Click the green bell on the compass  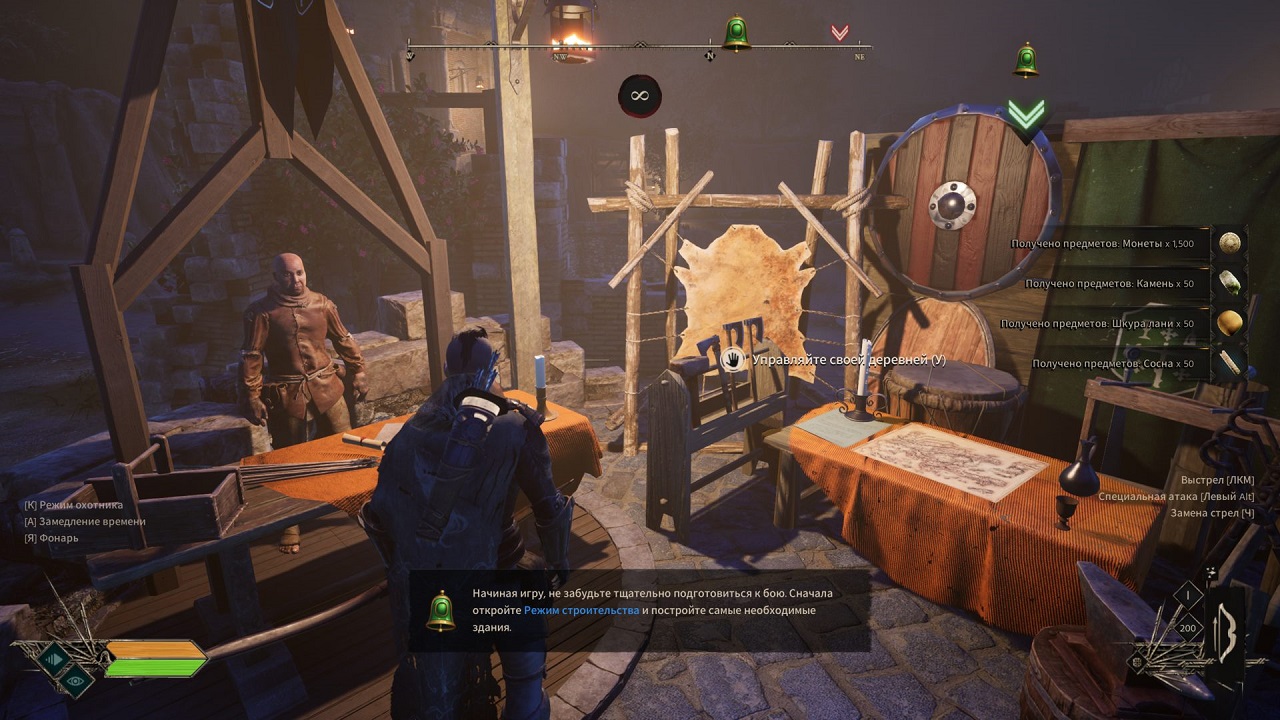(736, 33)
